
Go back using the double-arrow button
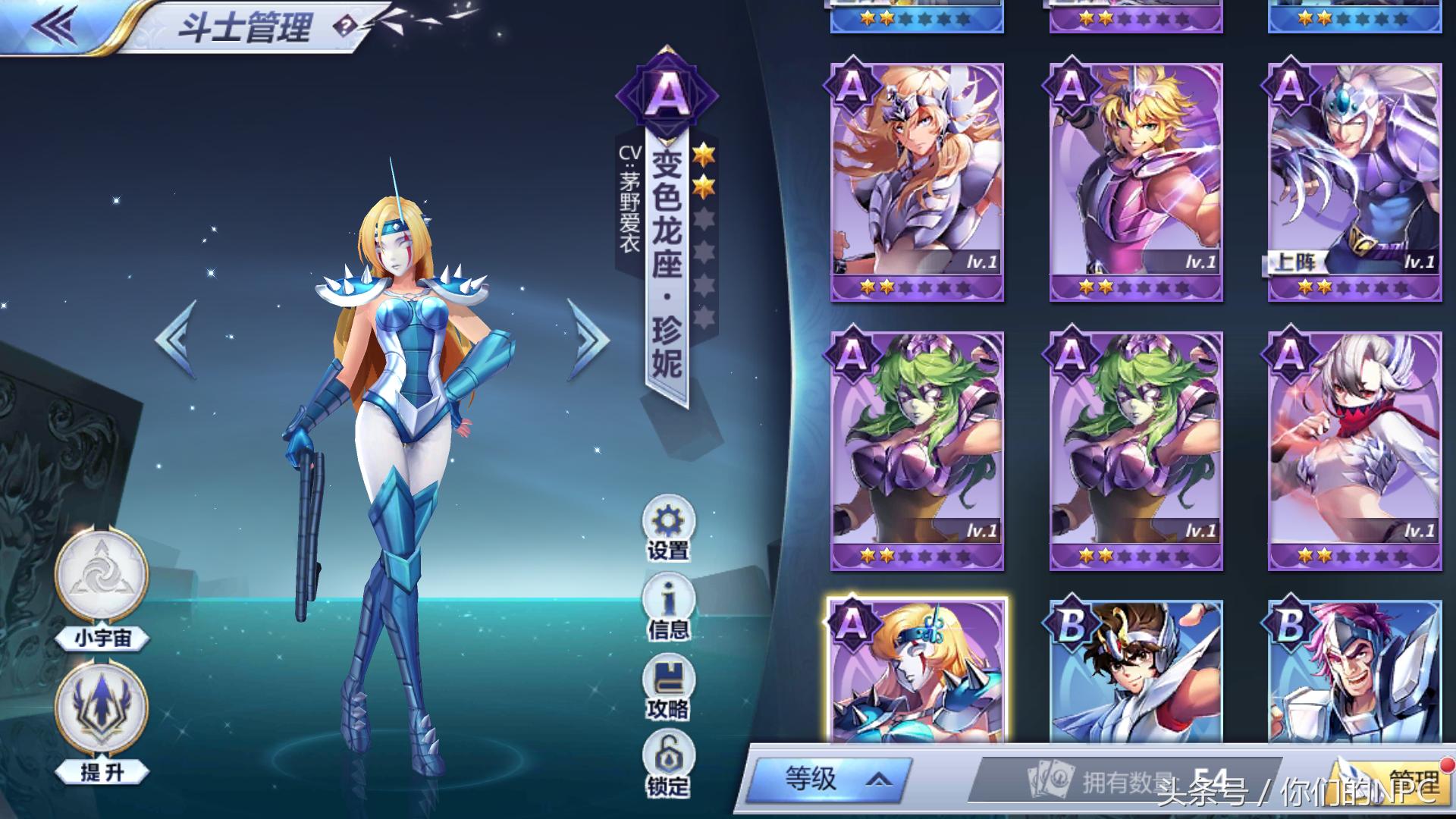(55, 26)
